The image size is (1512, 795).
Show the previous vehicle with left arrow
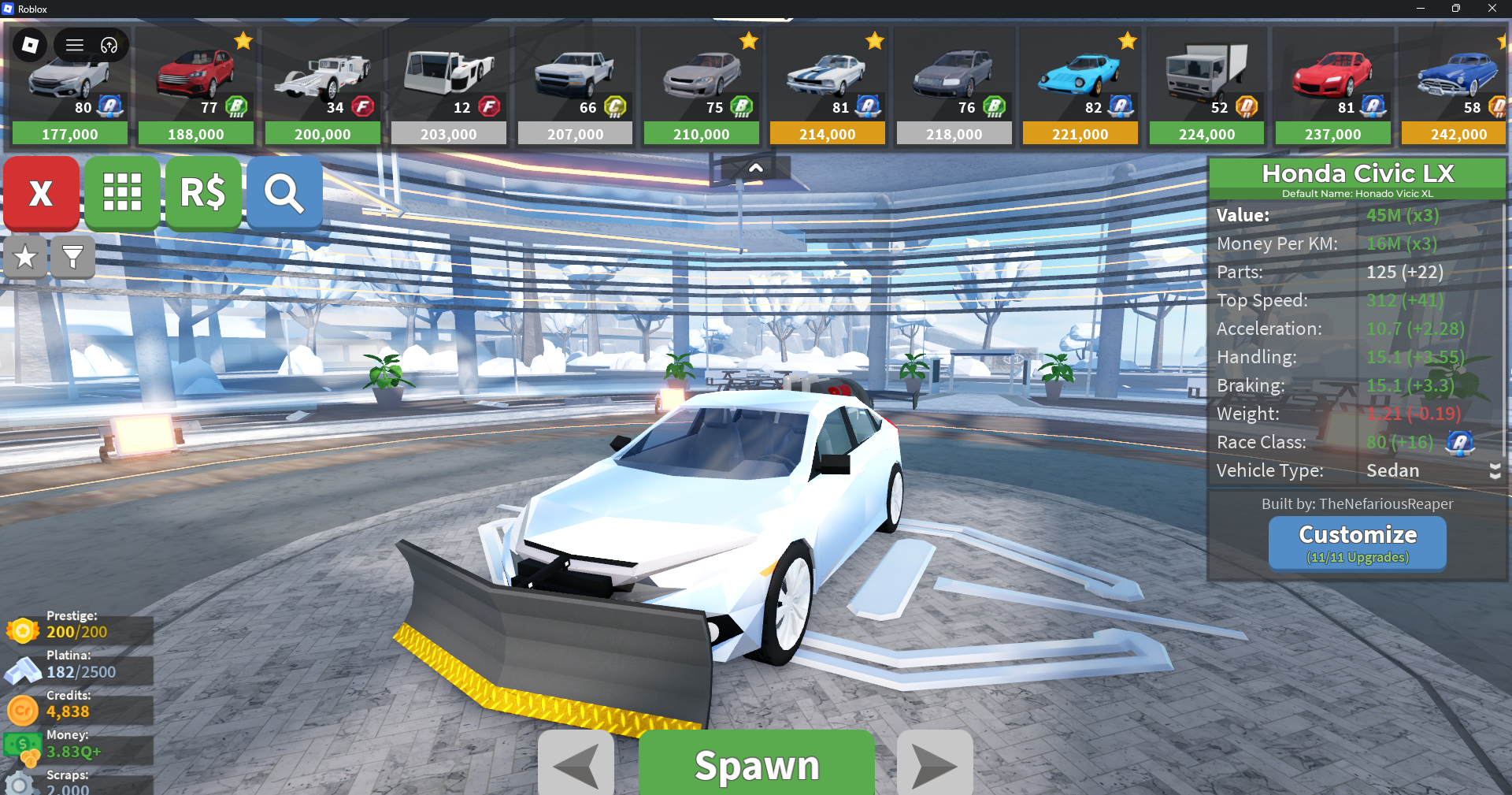pyautogui.click(x=576, y=764)
